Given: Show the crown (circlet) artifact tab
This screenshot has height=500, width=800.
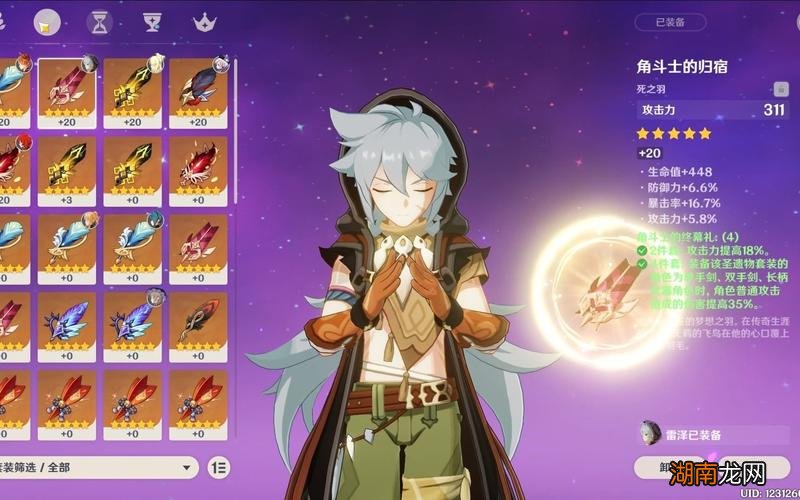Looking at the screenshot, I should click(205, 21).
